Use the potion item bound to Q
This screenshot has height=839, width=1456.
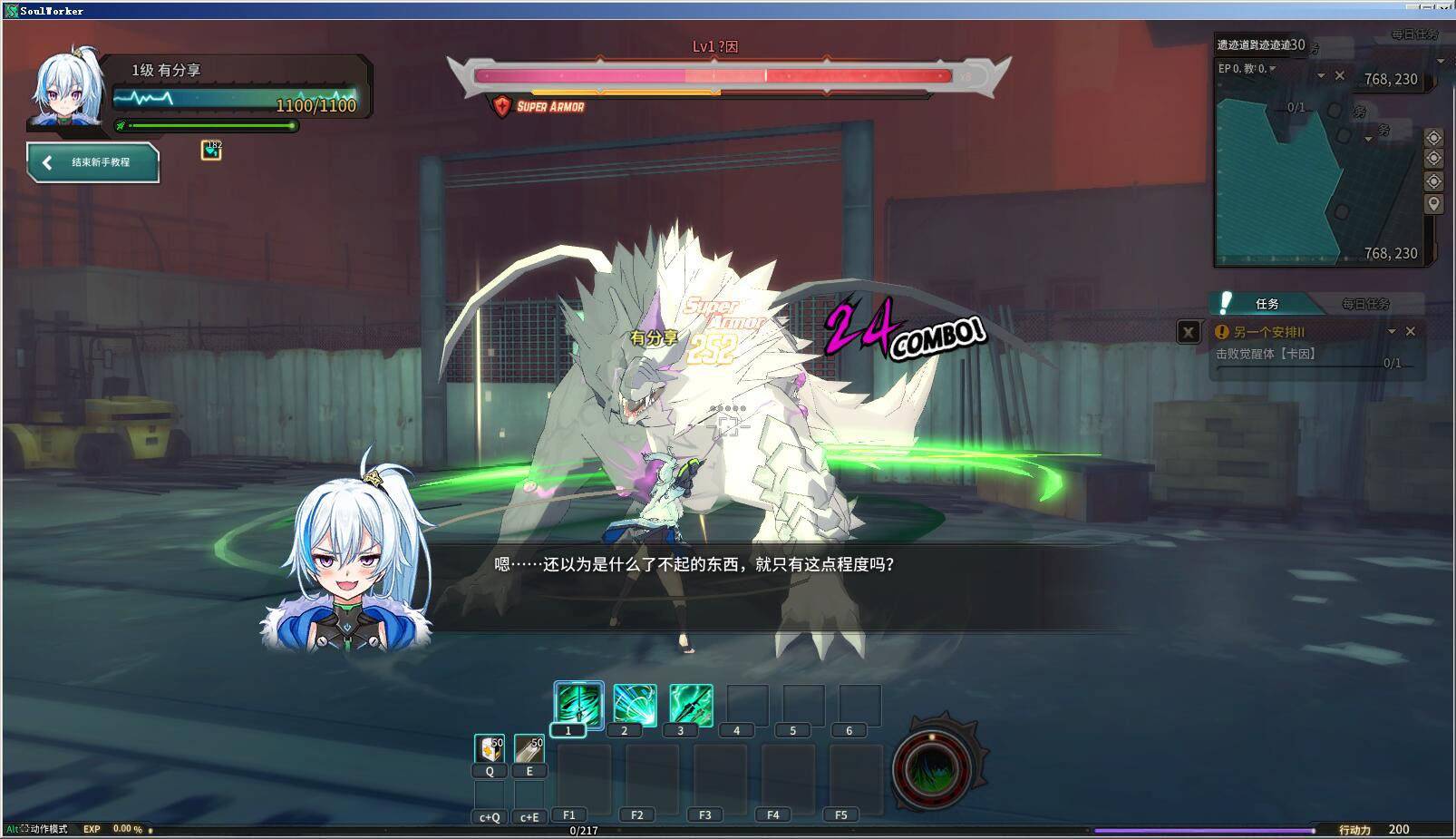coord(490,747)
